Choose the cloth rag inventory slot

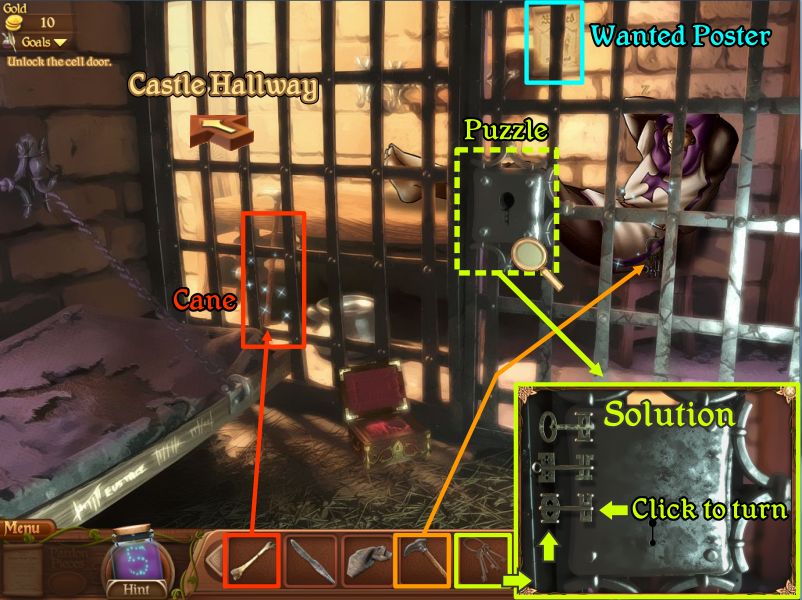[x=366, y=560]
